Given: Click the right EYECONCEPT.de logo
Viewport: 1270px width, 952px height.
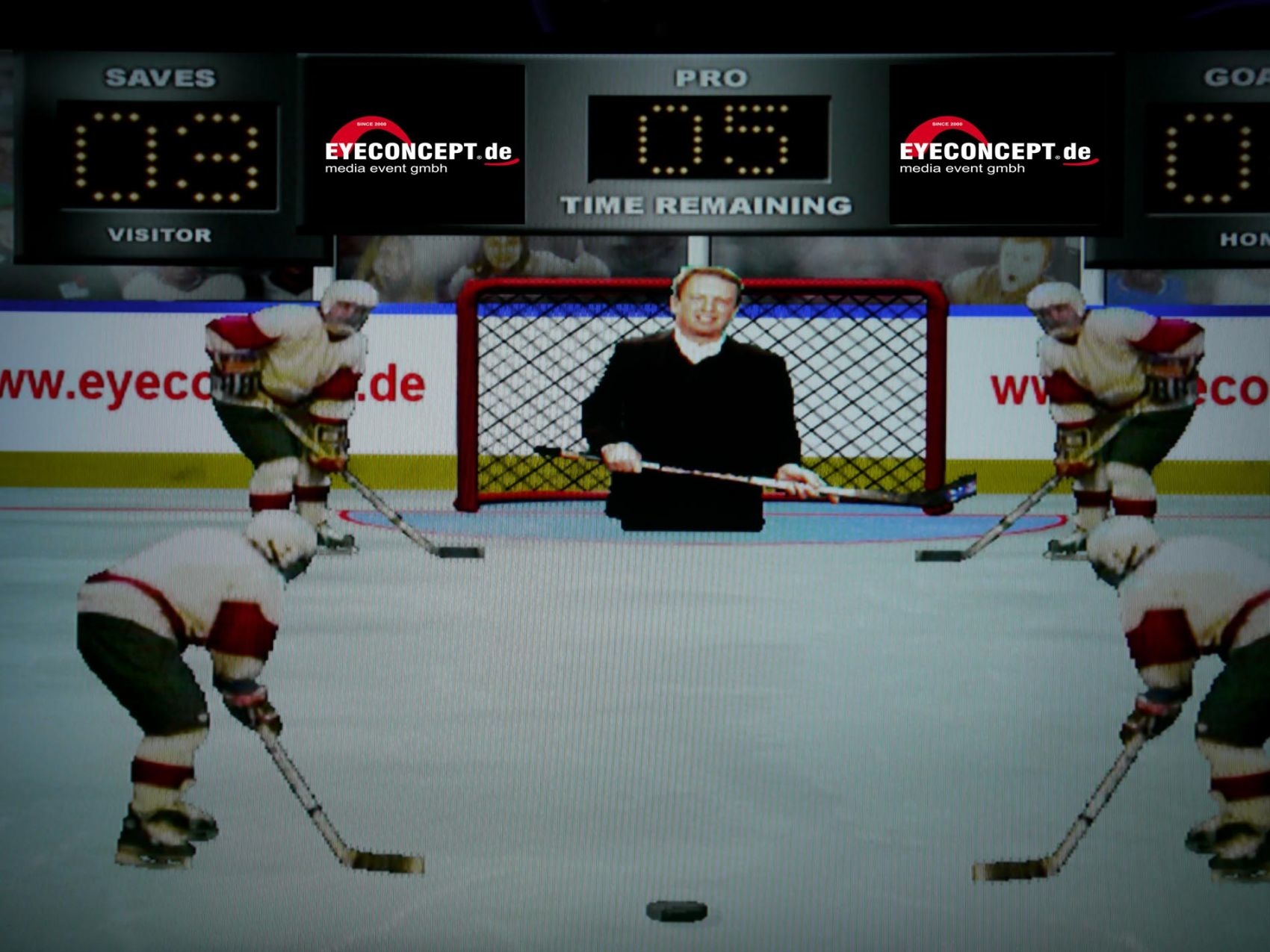Looking at the screenshot, I should pyautogui.click(x=994, y=149).
